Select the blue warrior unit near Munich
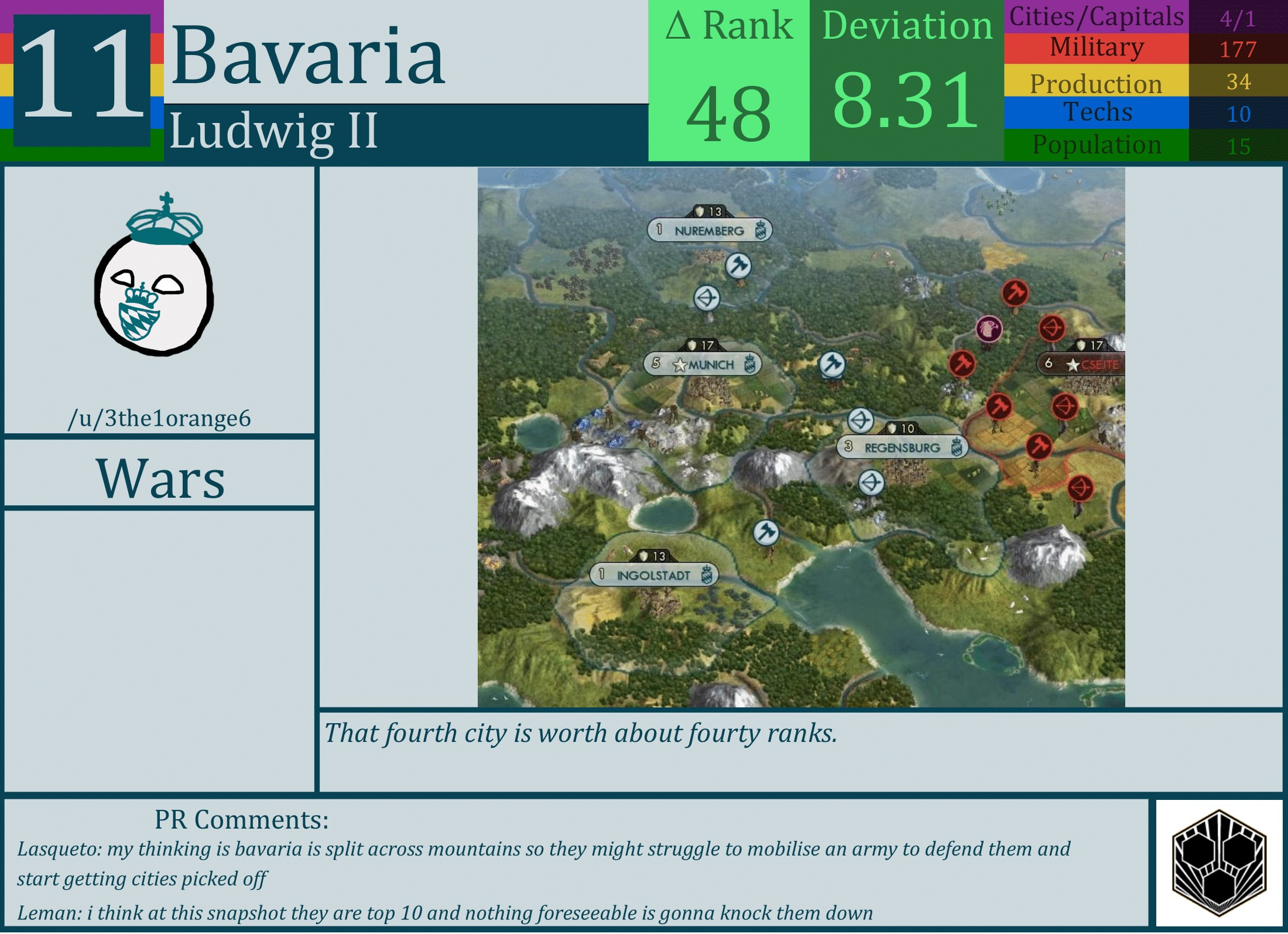 (x=833, y=363)
